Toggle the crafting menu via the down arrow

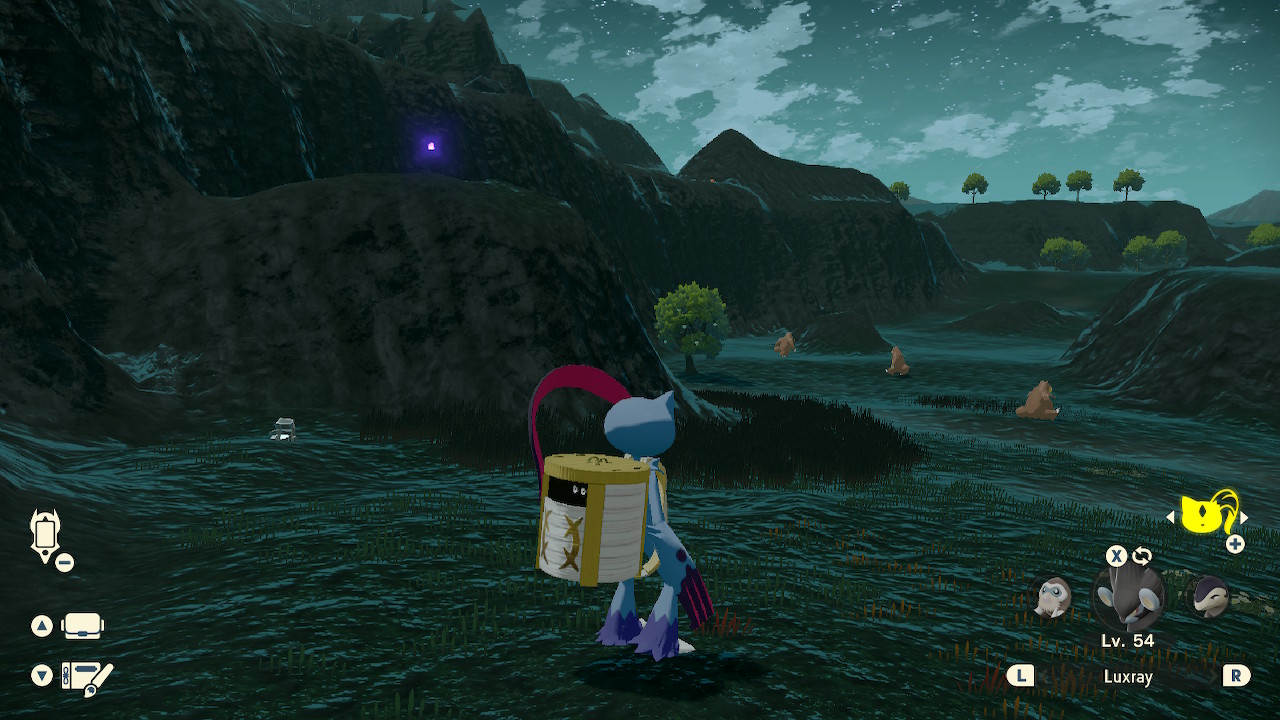[40, 676]
